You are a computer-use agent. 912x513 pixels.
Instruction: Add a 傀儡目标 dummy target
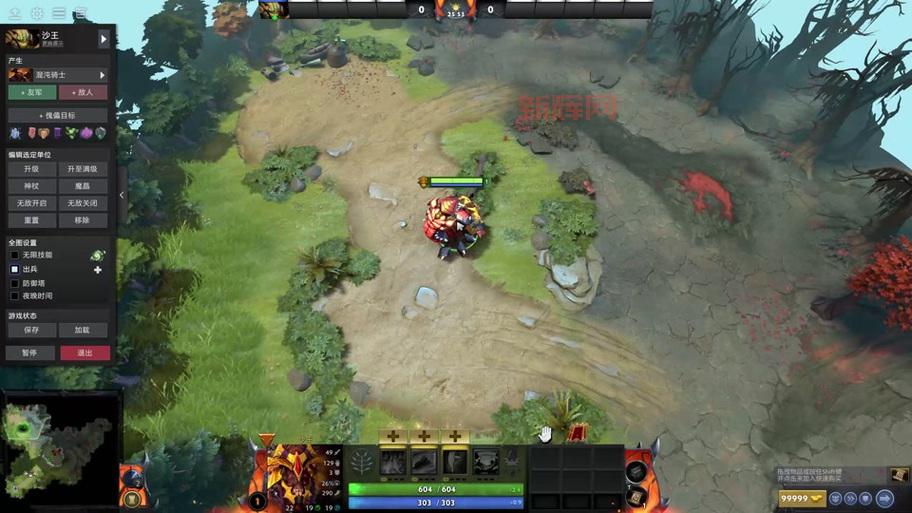point(58,116)
